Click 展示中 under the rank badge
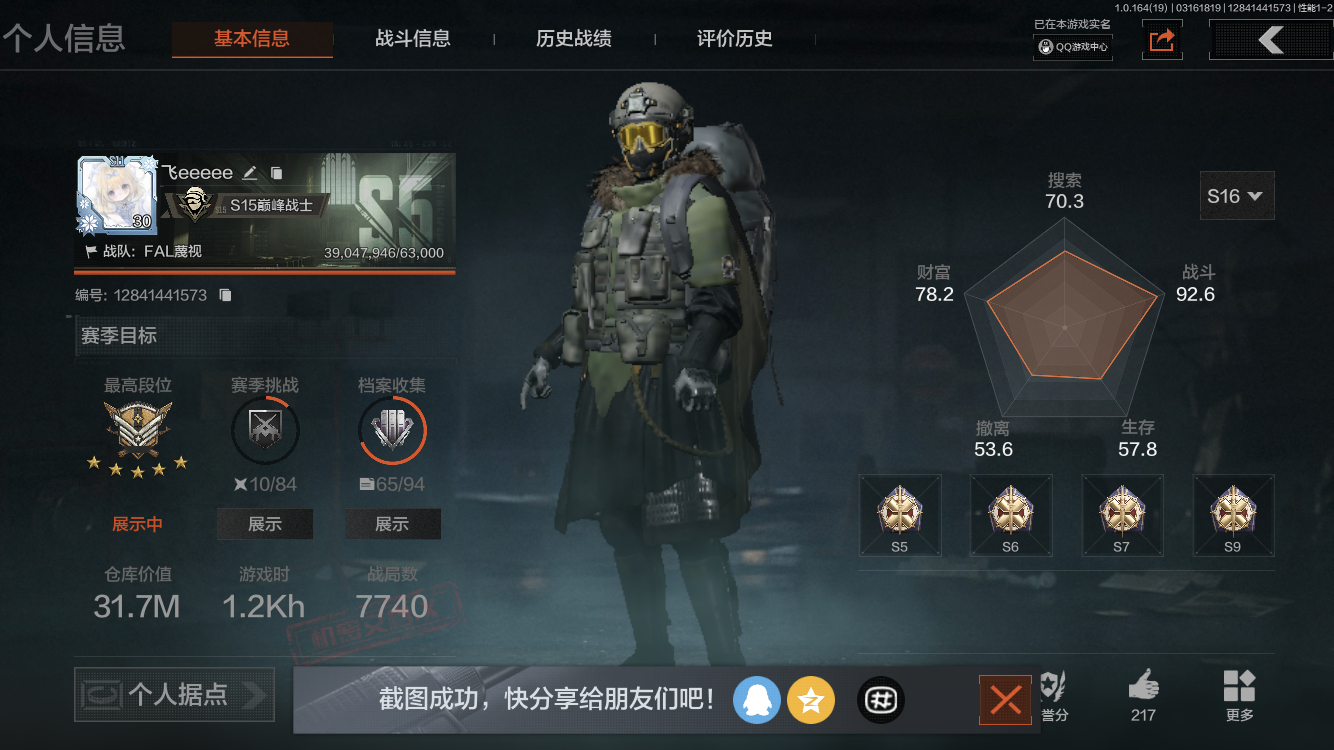The height and width of the screenshot is (750, 1334). [x=137, y=521]
